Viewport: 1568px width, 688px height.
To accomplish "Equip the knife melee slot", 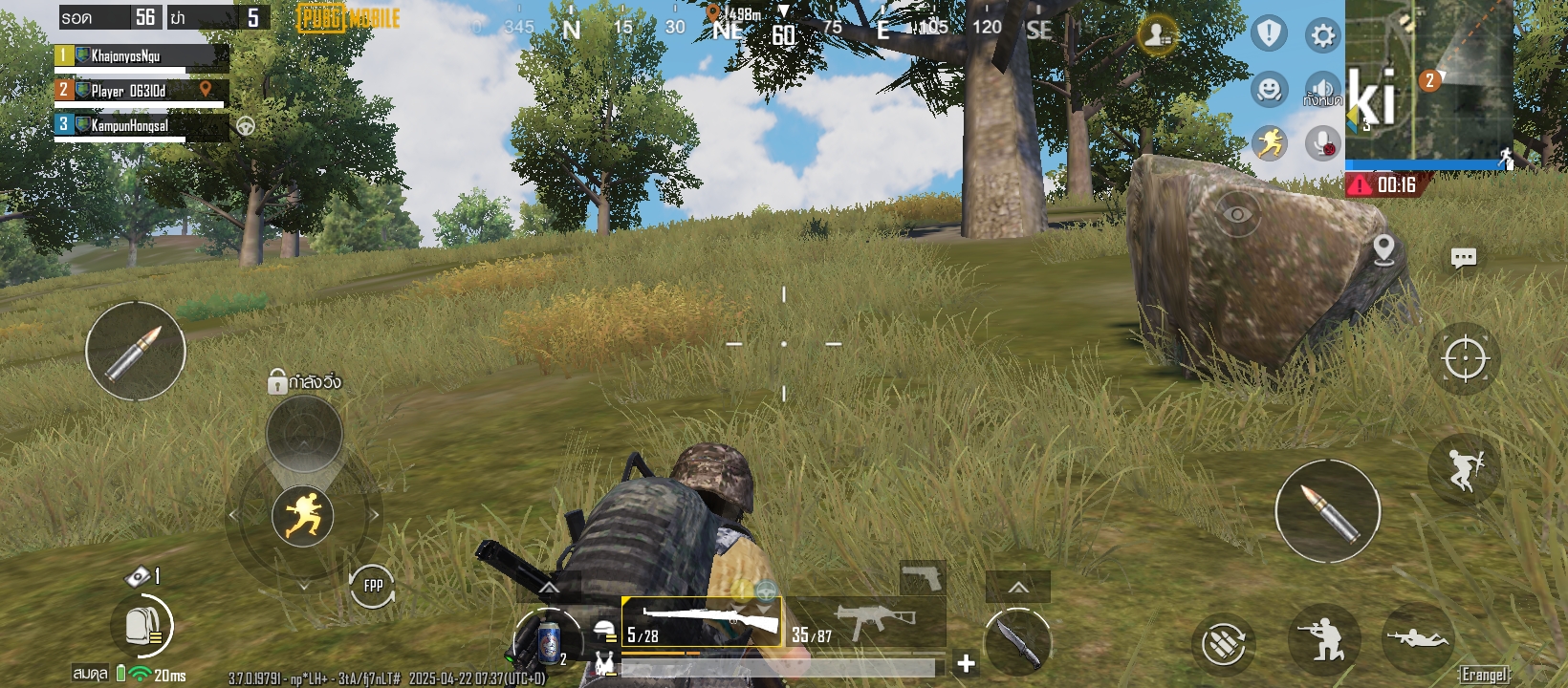I will tap(1017, 638).
